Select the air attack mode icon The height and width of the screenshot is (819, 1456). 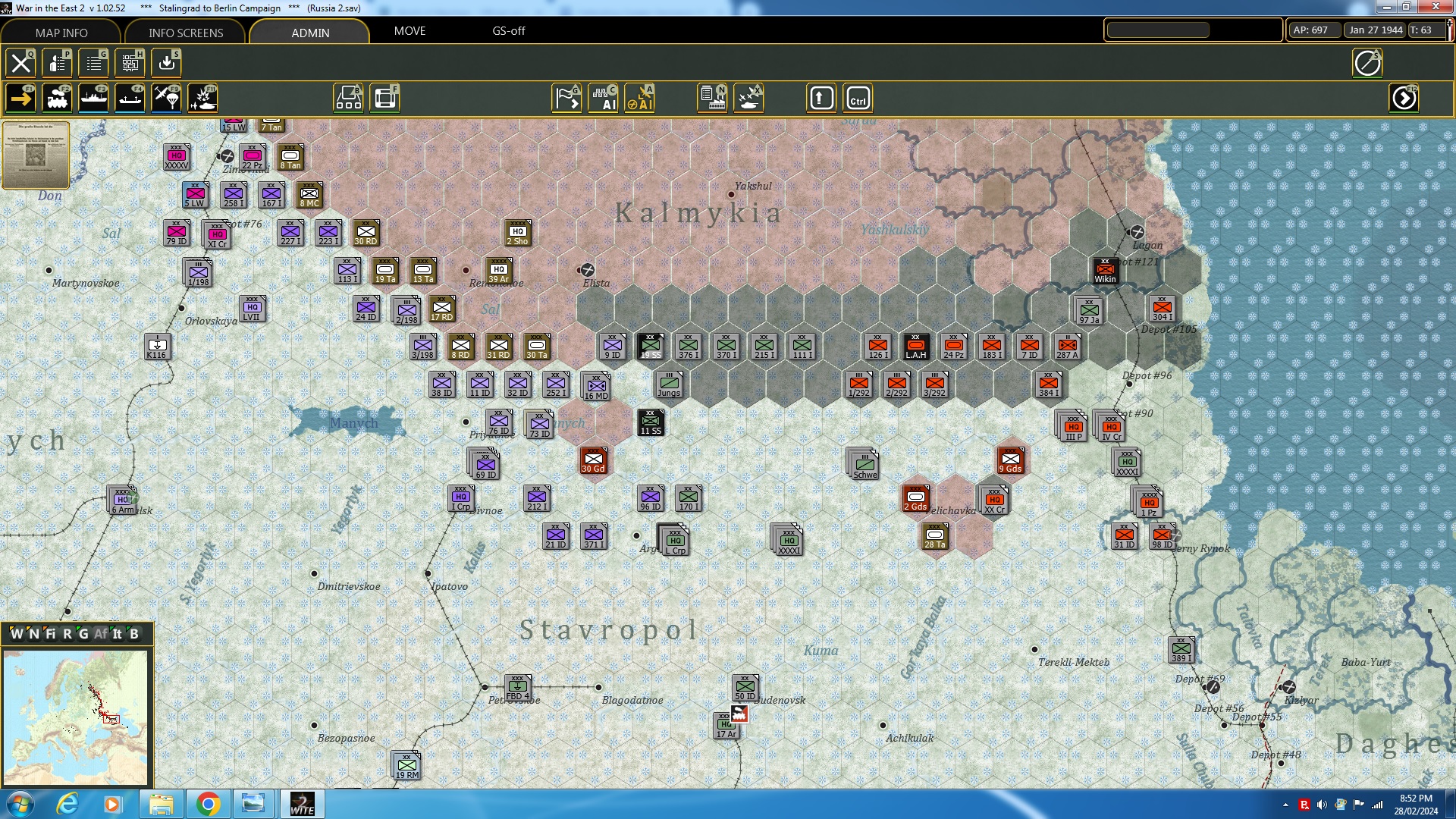pos(202,97)
